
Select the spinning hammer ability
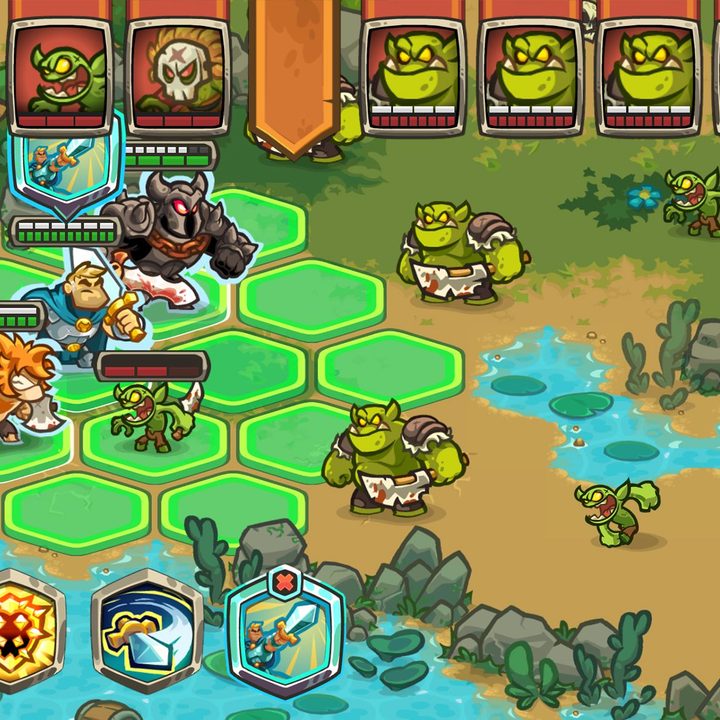click(146, 630)
